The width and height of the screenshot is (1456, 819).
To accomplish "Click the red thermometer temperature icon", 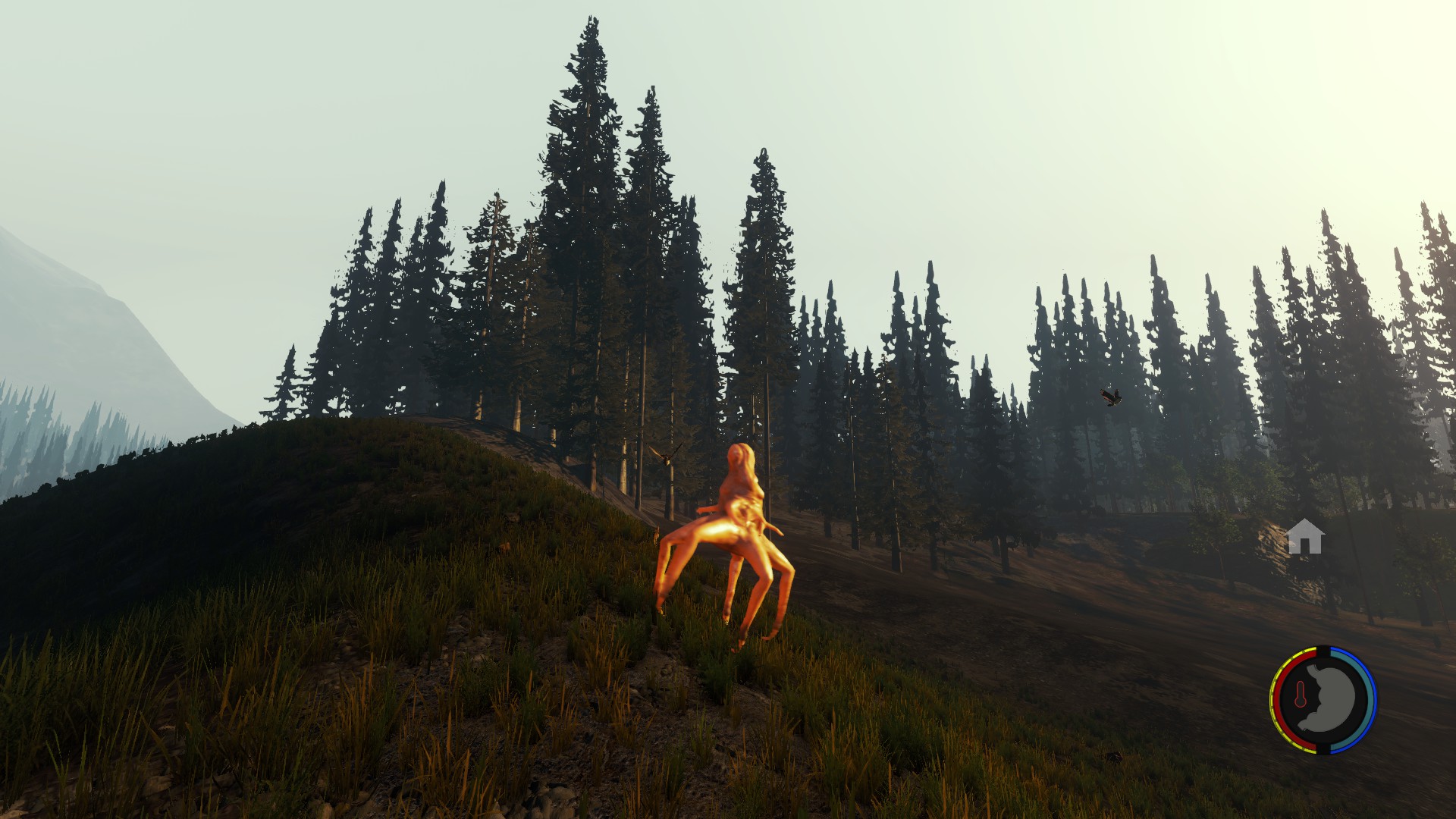I will pyautogui.click(x=1300, y=695).
